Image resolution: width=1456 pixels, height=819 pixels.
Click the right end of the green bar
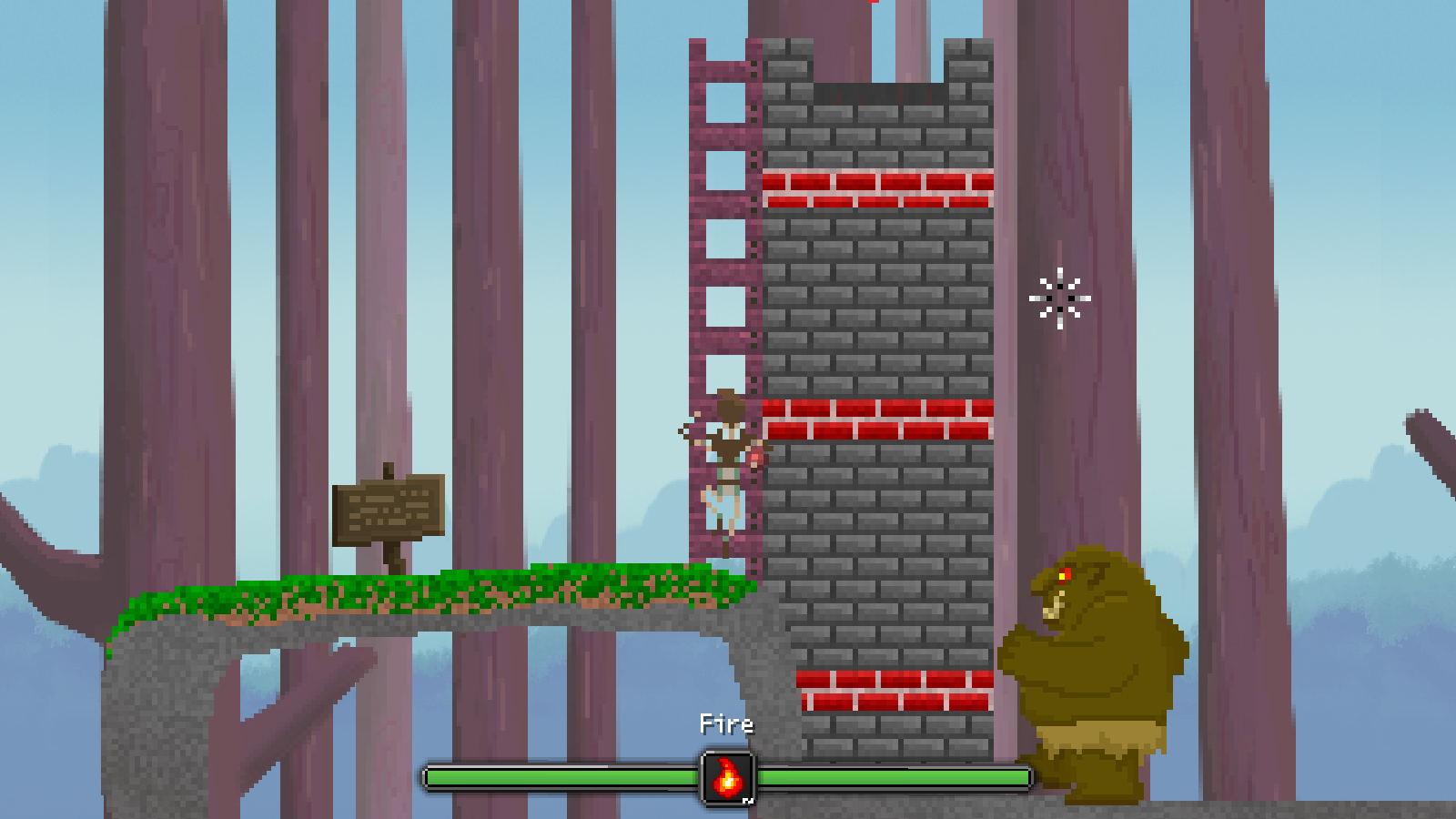point(1019,777)
